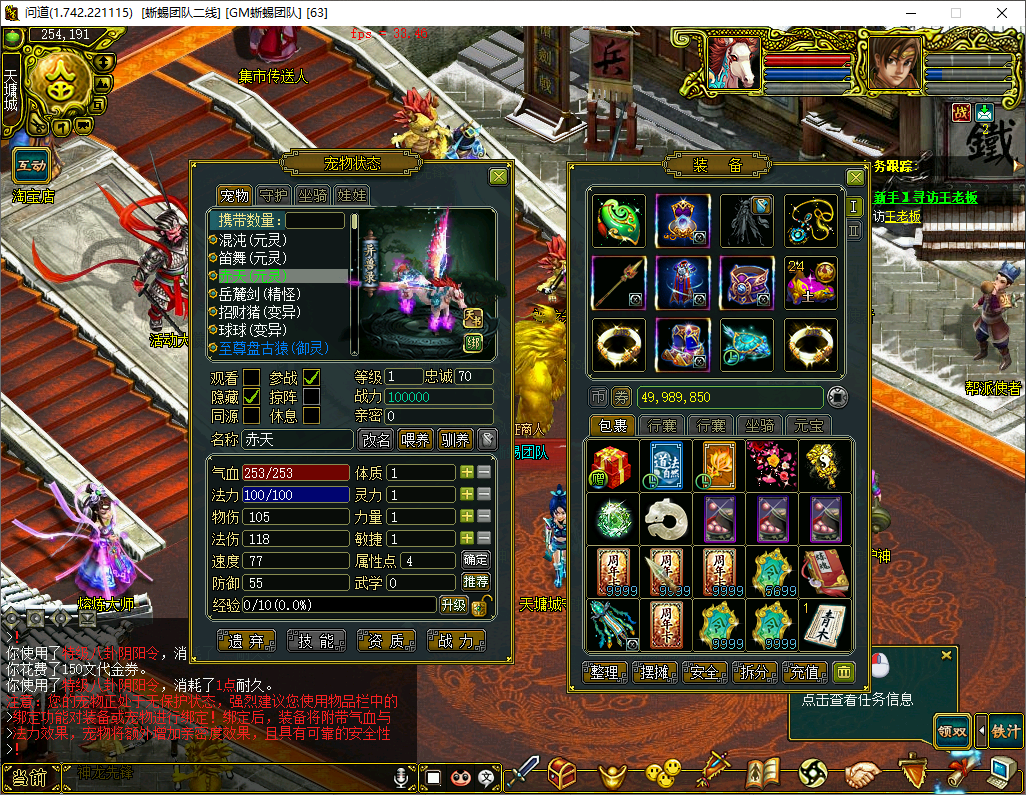1026x795 pixels.
Task: Untick the 隐藏 hide checkbox
Action: tap(251, 396)
